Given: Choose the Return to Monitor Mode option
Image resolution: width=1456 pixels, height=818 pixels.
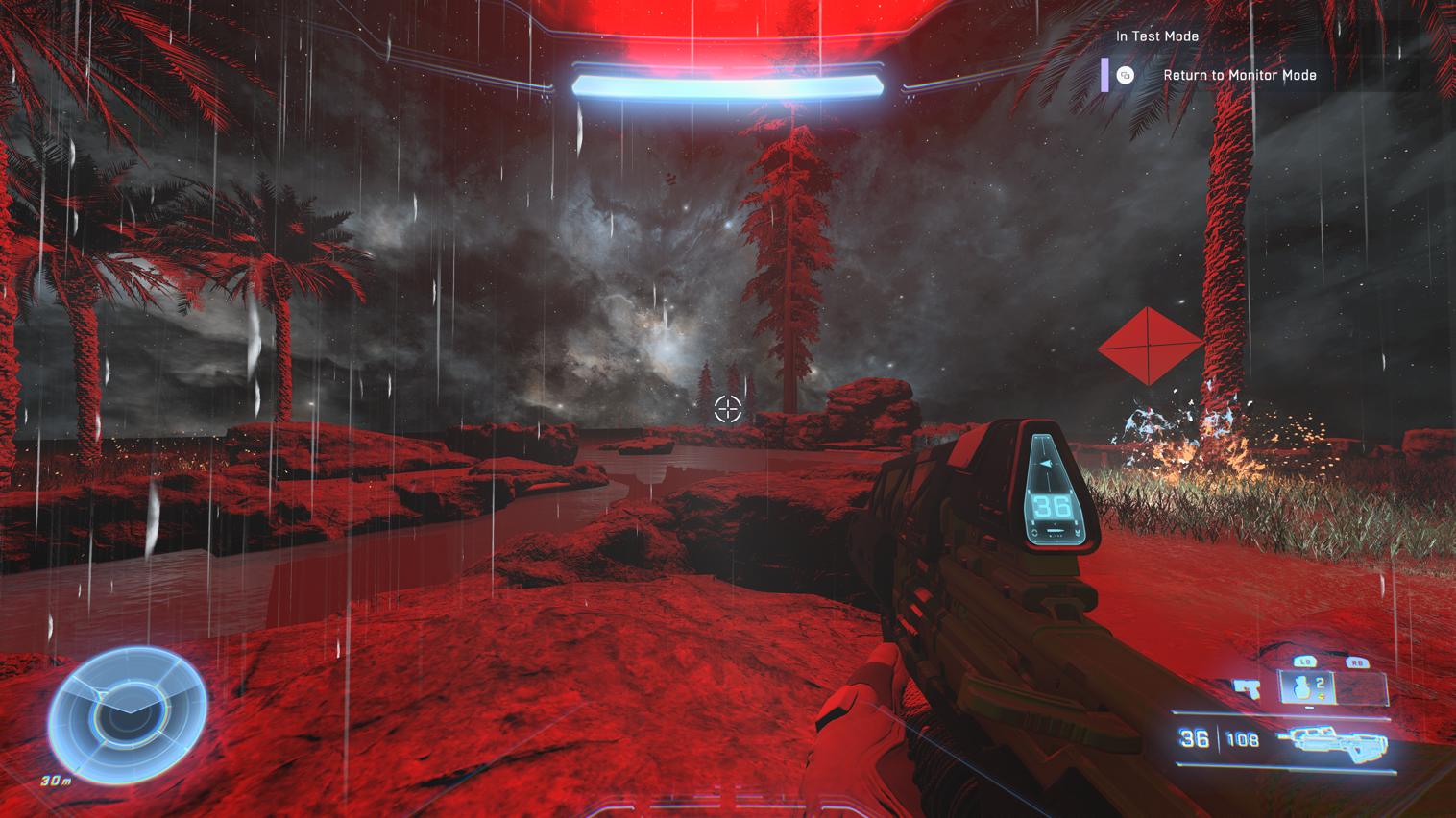Looking at the screenshot, I should [x=1239, y=75].
